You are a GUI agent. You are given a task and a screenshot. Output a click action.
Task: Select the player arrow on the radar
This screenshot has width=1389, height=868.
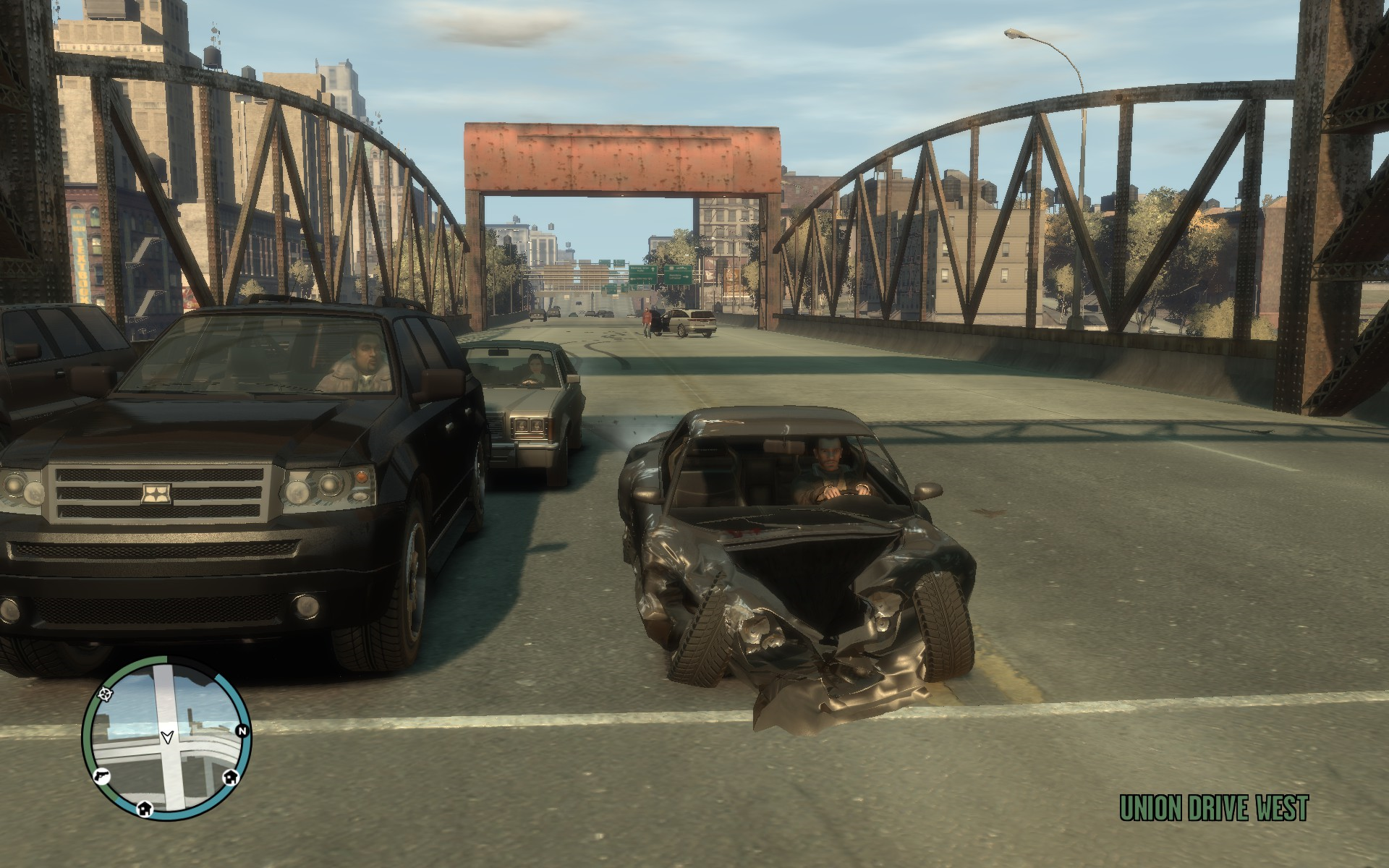[168, 736]
